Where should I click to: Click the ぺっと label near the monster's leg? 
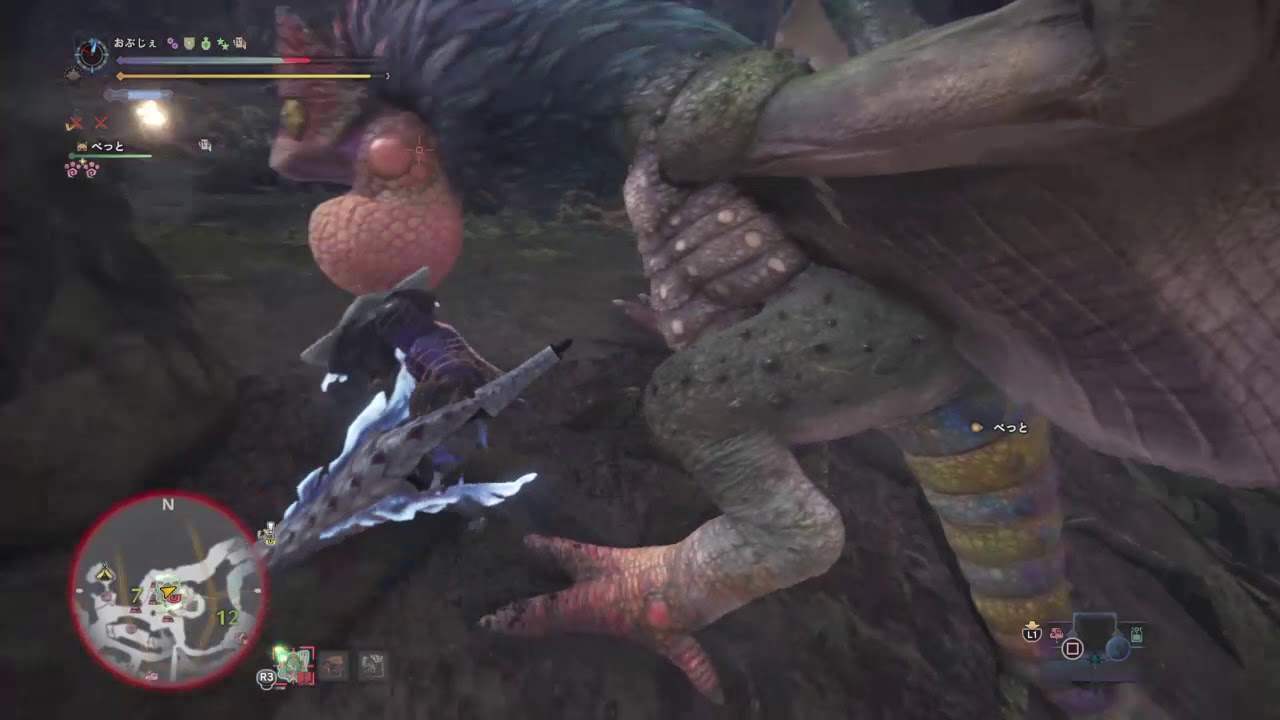(1000, 427)
